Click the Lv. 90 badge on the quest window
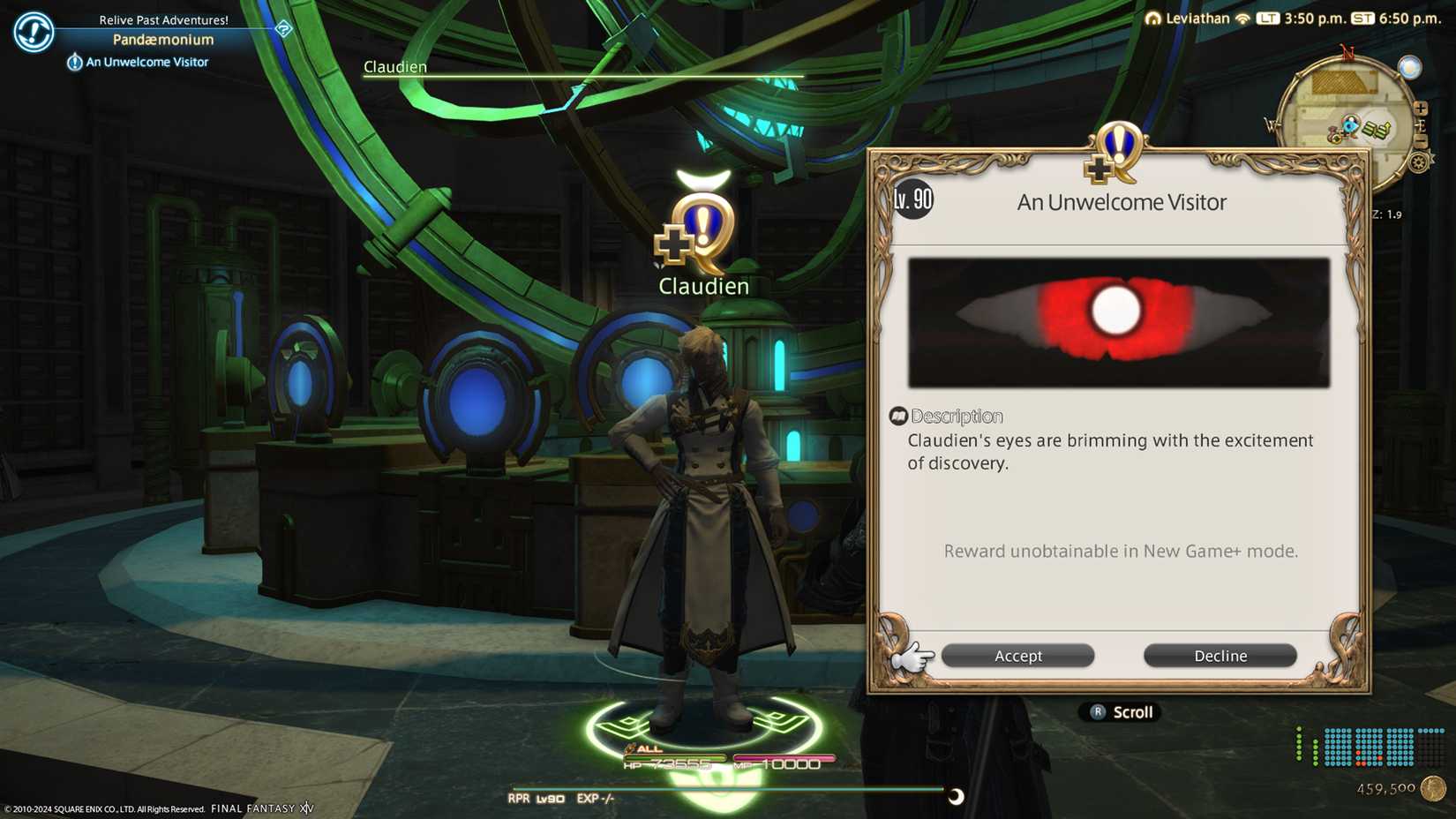 pos(912,199)
